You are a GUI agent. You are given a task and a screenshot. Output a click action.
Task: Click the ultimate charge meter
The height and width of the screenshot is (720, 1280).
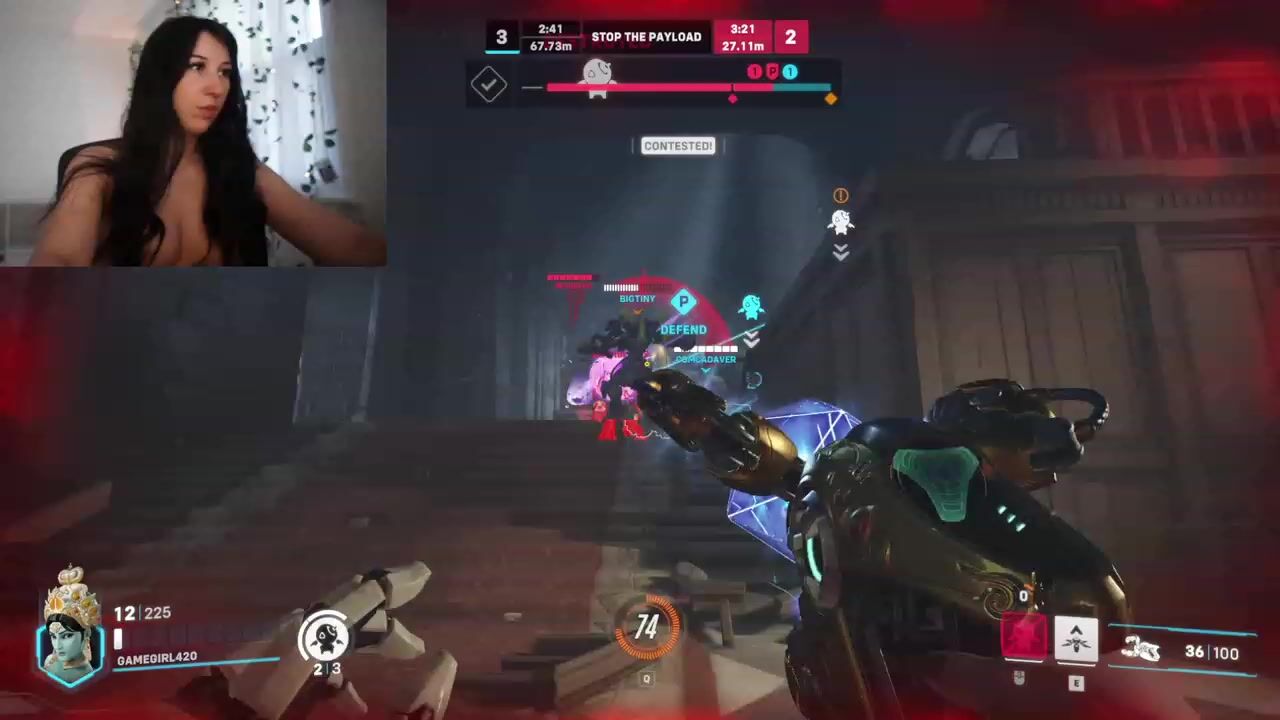pos(647,627)
